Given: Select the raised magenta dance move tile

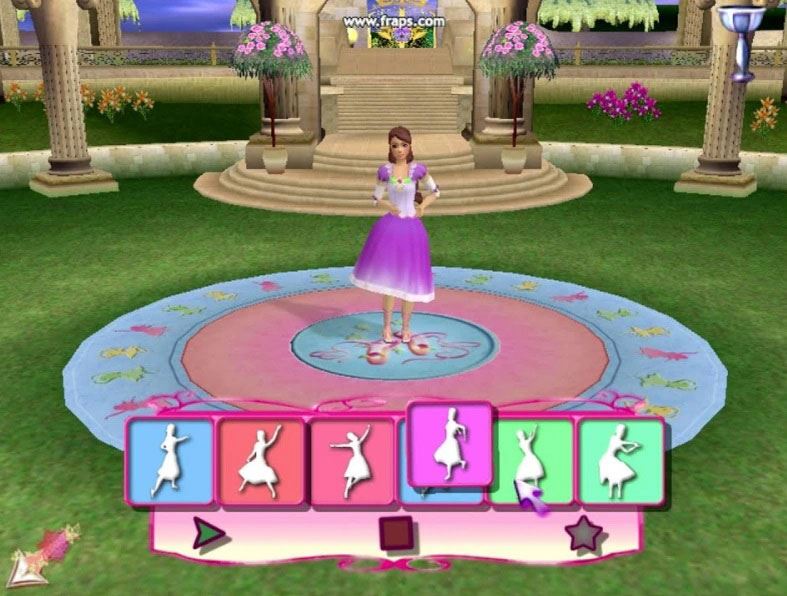Looking at the screenshot, I should (x=450, y=444).
